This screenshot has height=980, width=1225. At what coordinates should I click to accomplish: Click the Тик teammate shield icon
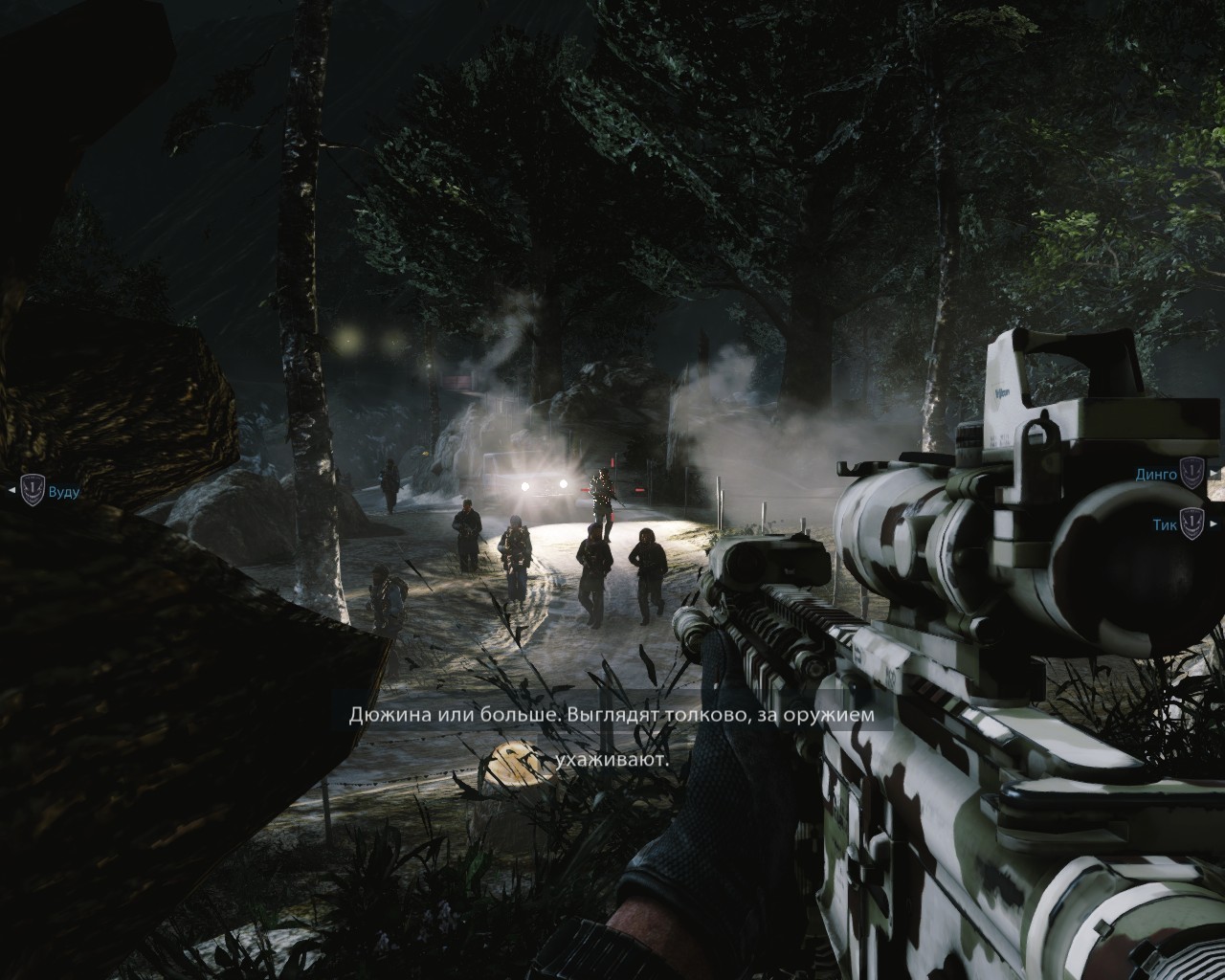[x=1192, y=523]
